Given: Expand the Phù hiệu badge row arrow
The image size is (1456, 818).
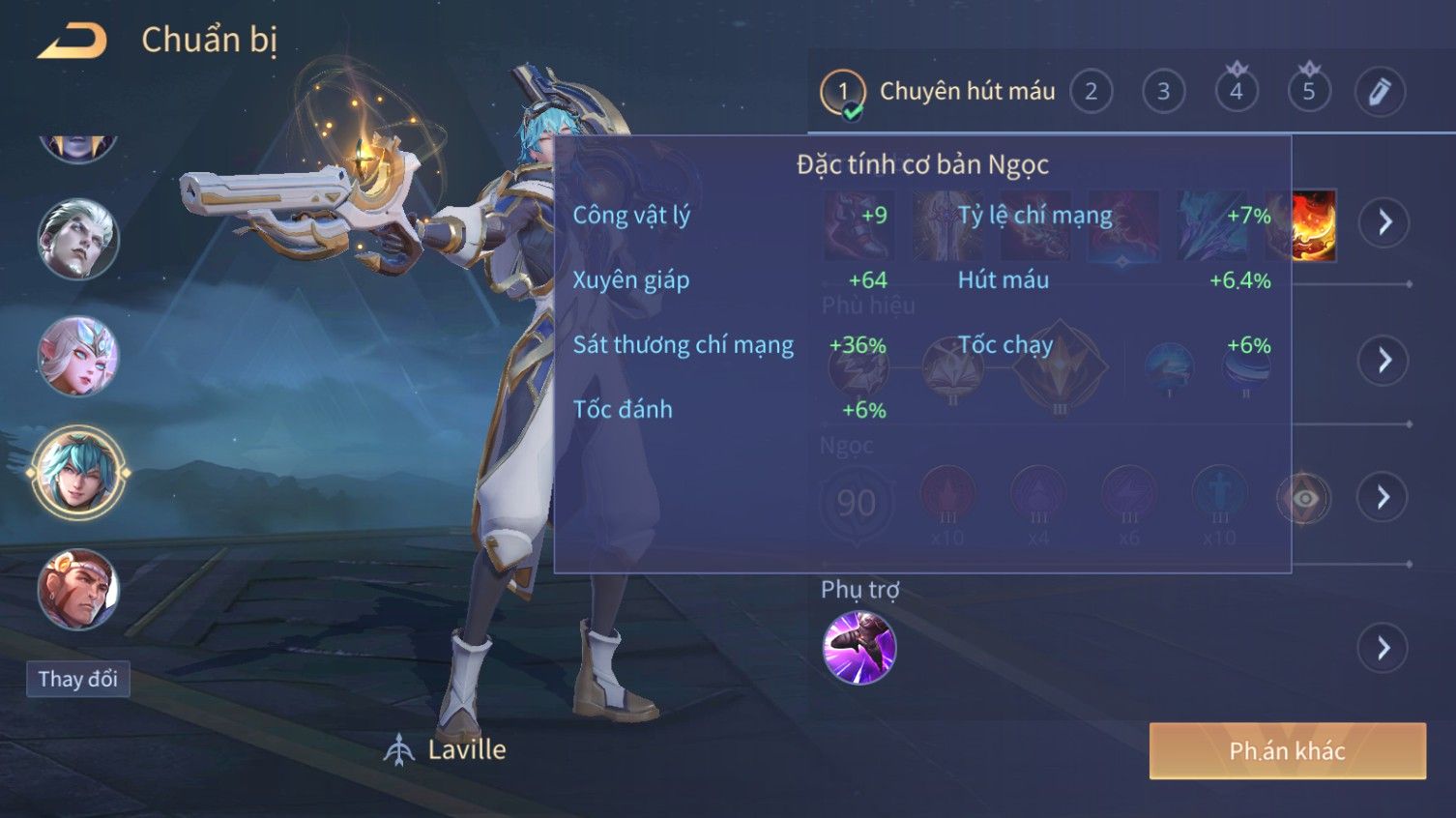Looking at the screenshot, I should click(1383, 360).
